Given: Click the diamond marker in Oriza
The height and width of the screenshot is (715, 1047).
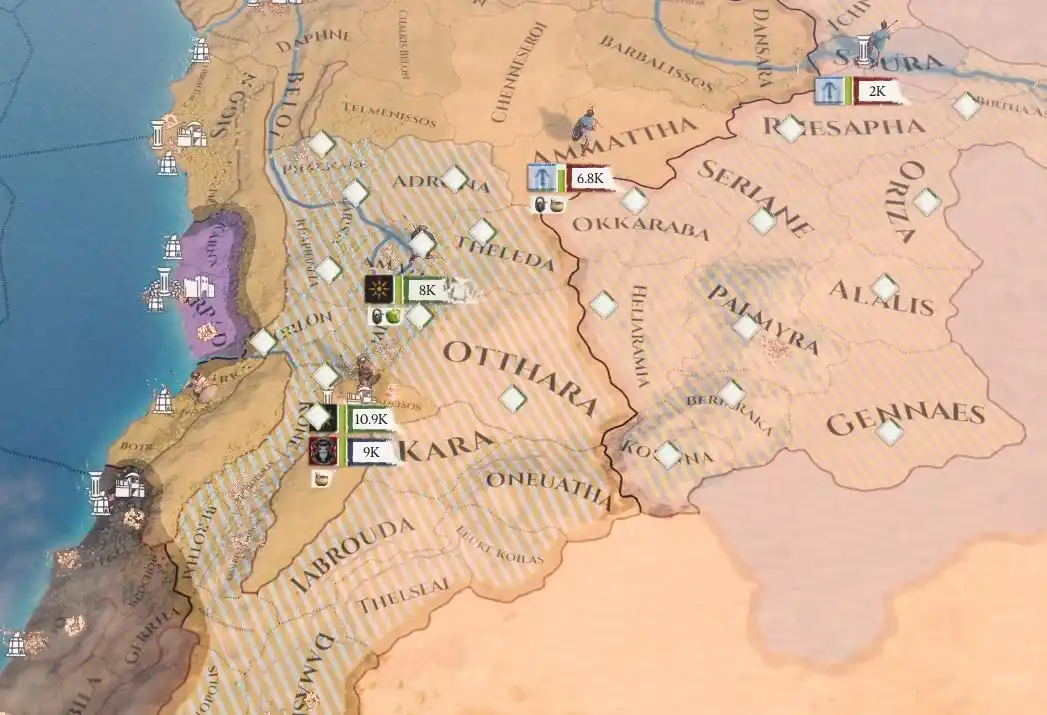Looking at the screenshot, I should 927,202.
